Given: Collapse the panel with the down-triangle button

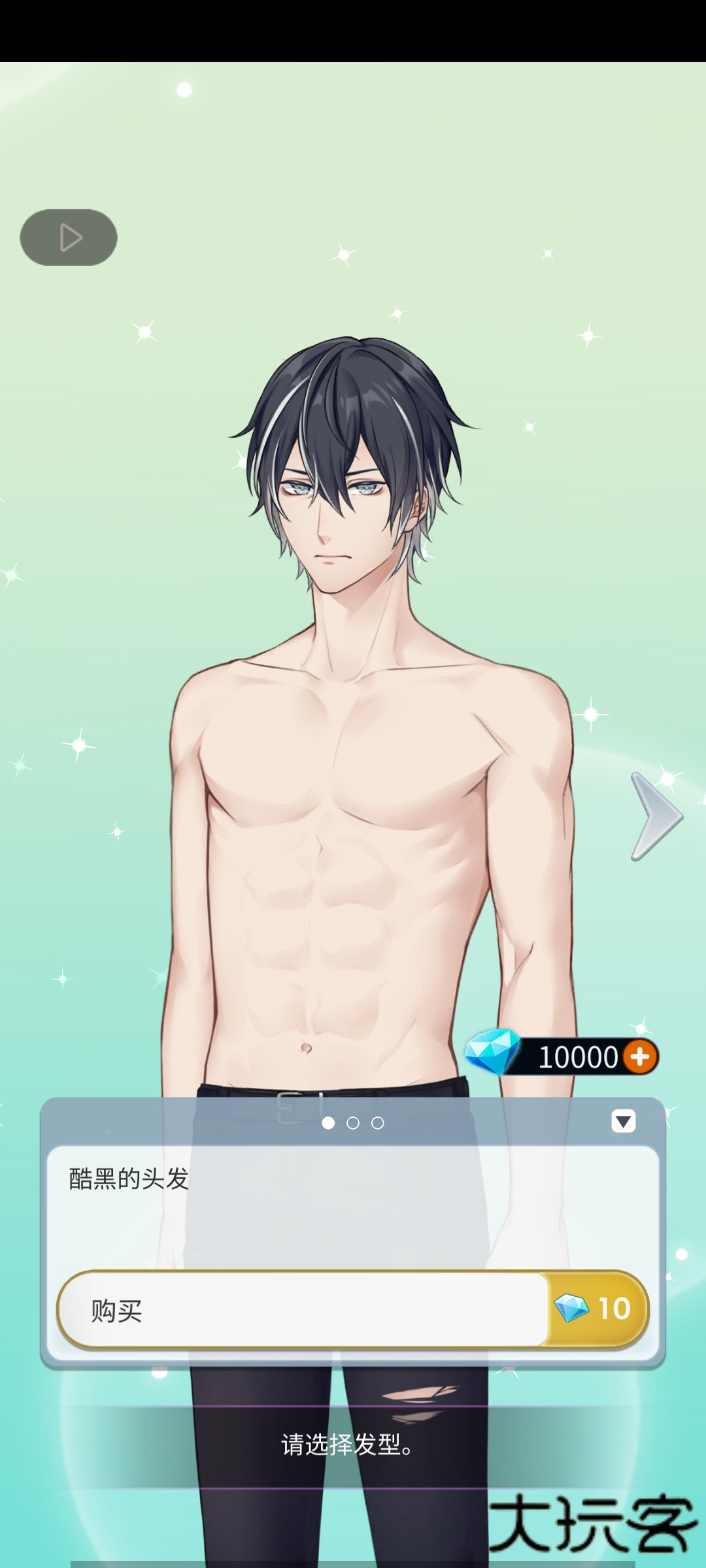Looking at the screenshot, I should pos(623,1121).
